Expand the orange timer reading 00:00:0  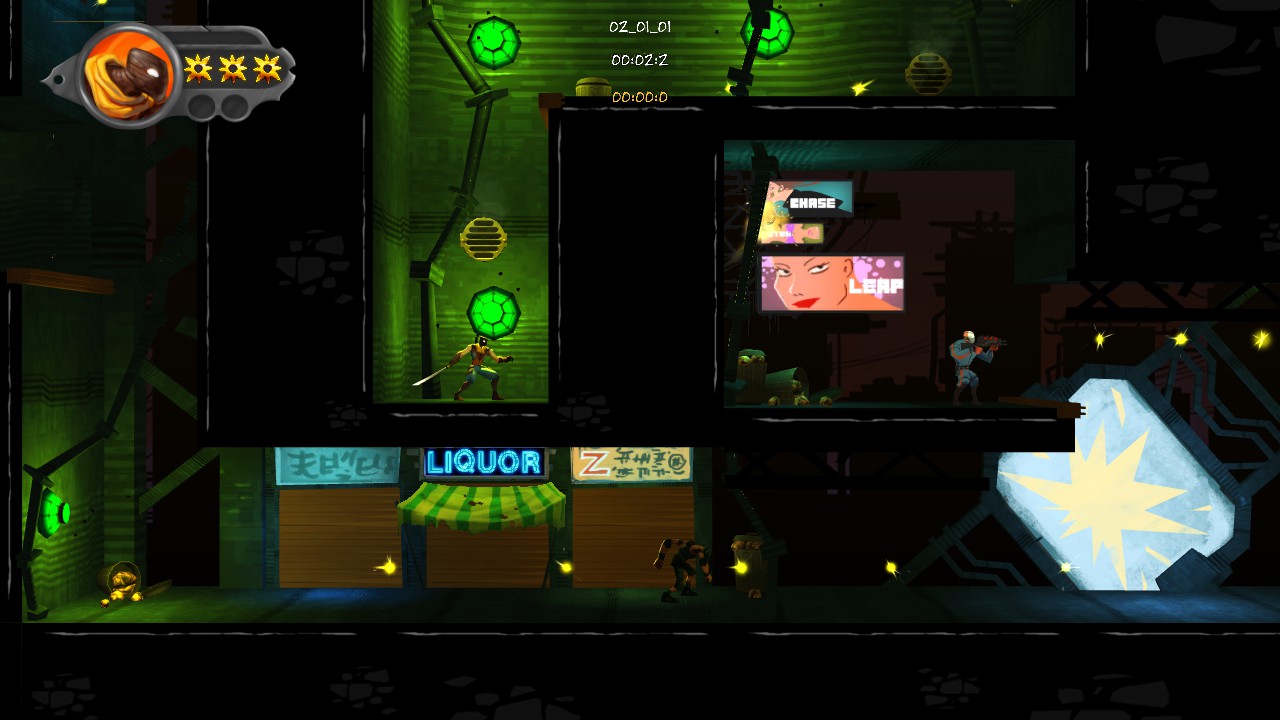click(x=640, y=97)
